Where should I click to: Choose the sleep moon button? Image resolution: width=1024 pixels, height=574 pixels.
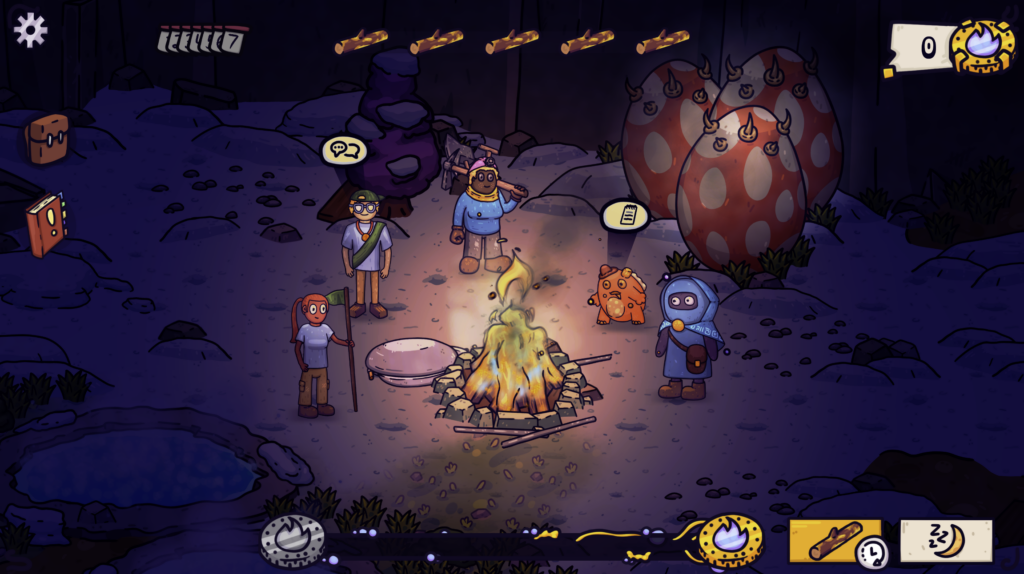(x=945, y=540)
